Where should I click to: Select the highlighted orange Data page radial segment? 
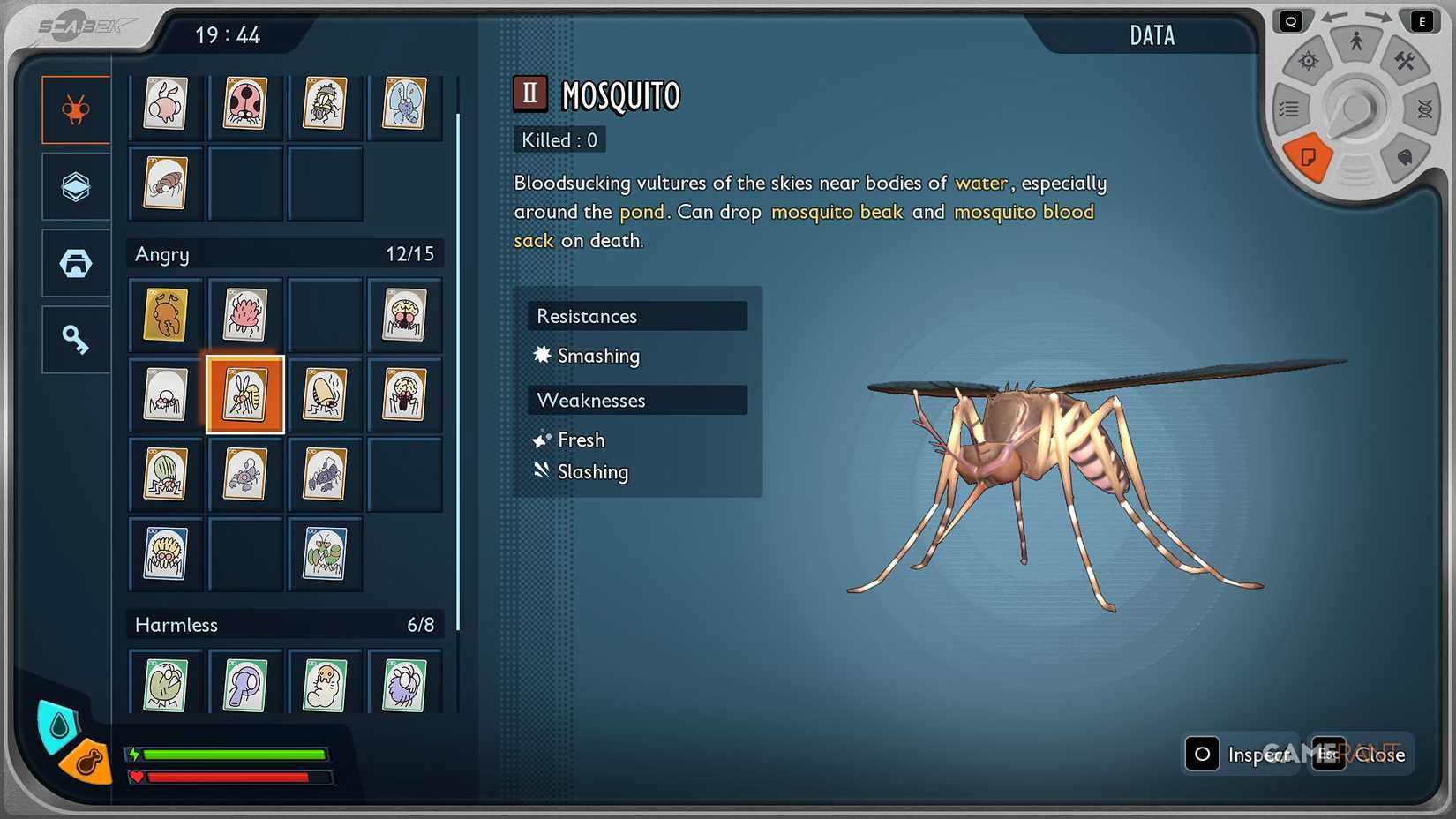click(x=1309, y=159)
